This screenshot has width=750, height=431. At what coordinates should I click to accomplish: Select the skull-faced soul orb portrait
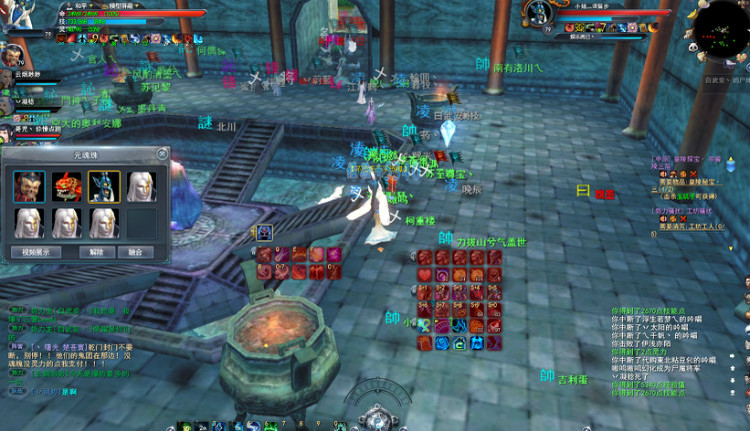pos(29,186)
